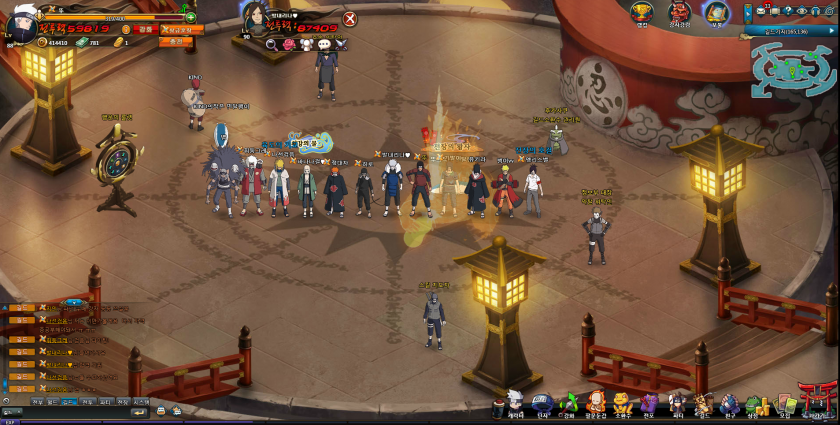Open the glowing scroll reward icon
The width and height of the screenshot is (840, 425).
[x=715, y=12]
